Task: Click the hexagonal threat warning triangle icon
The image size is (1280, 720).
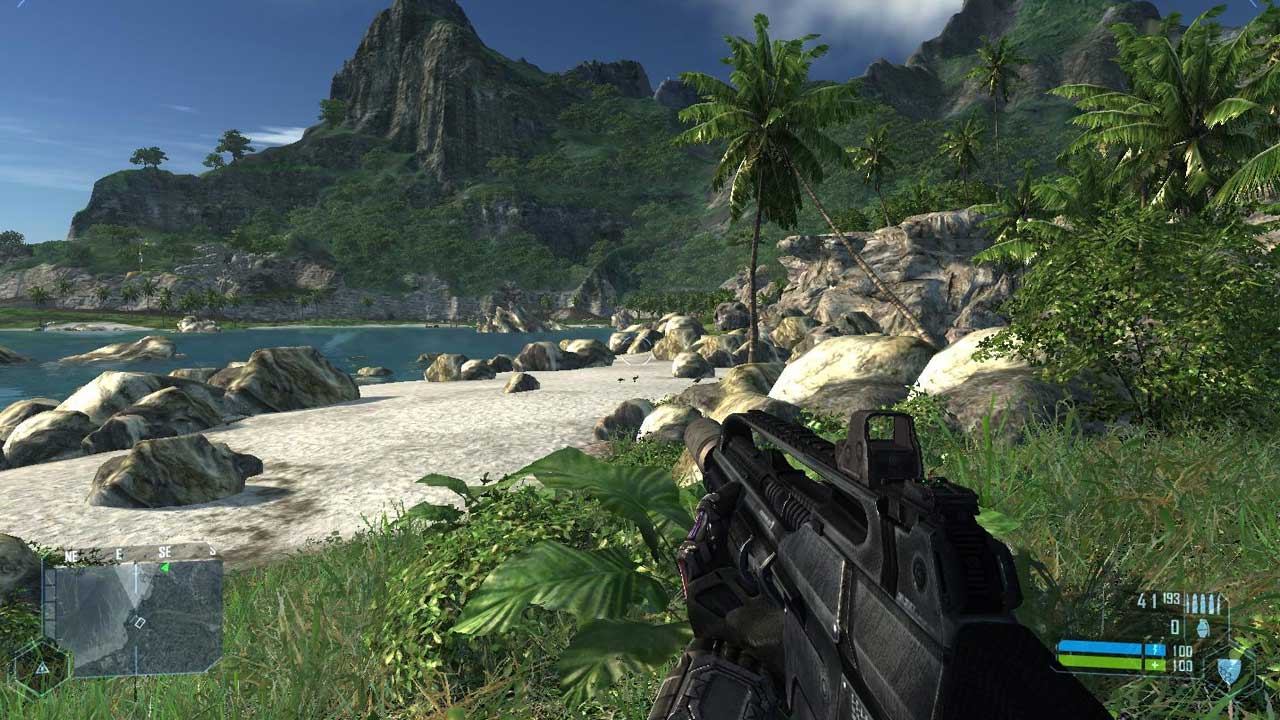Action: point(41,667)
